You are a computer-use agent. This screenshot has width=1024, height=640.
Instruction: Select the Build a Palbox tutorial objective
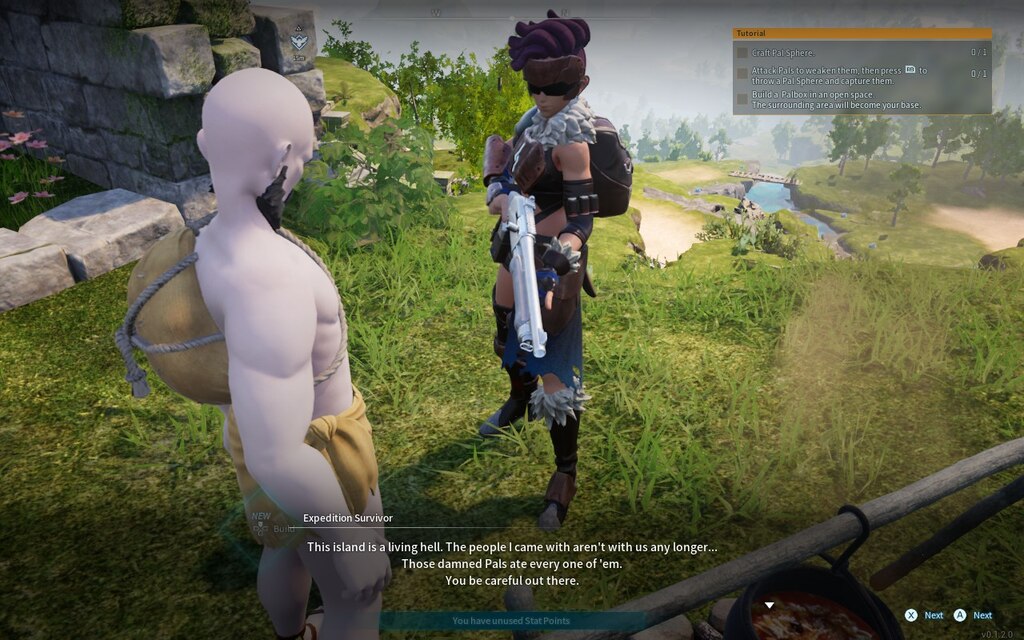(x=836, y=100)
